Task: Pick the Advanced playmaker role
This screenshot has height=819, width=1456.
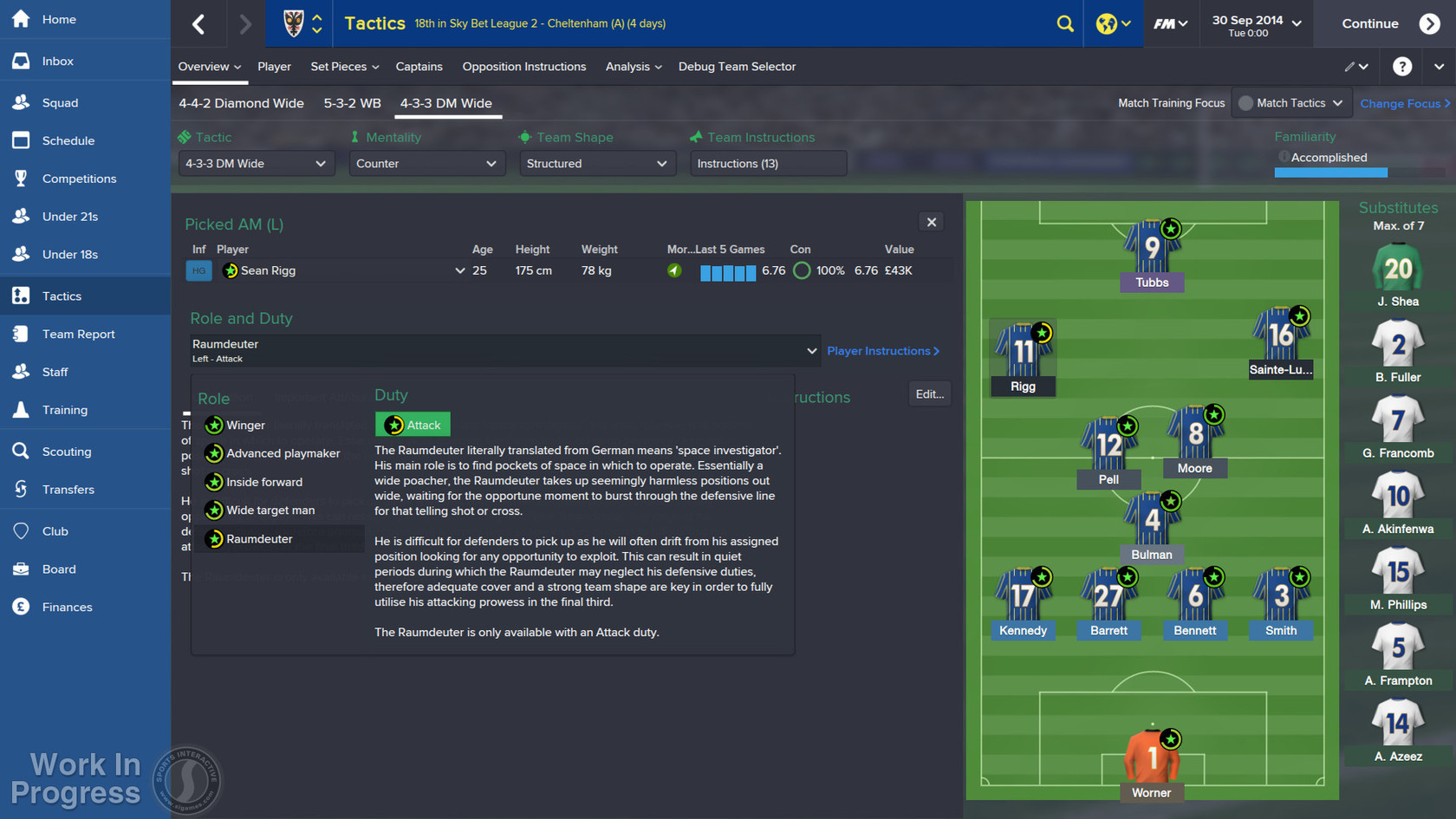Action: coord(283,453)
